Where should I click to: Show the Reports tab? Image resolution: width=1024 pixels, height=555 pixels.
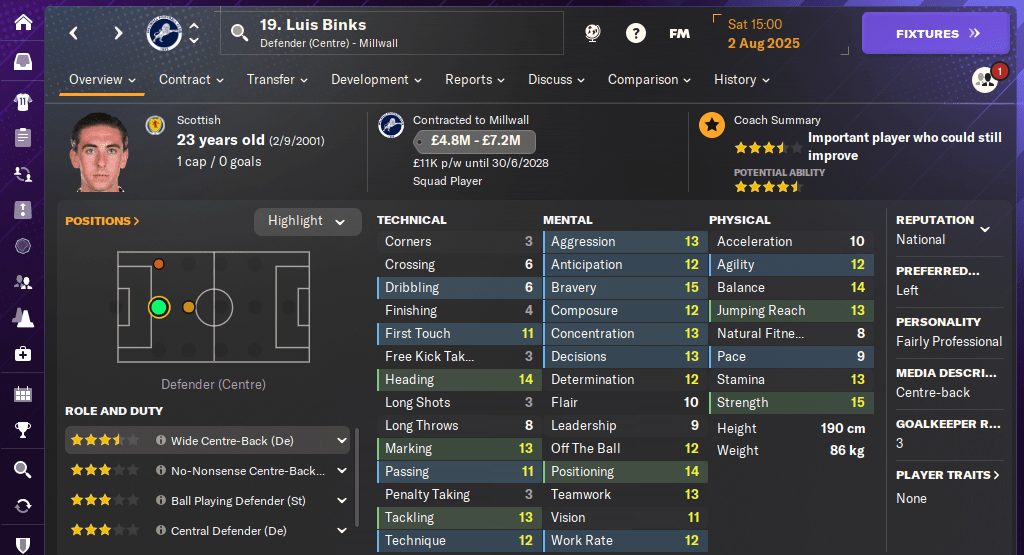click(475, 80)
